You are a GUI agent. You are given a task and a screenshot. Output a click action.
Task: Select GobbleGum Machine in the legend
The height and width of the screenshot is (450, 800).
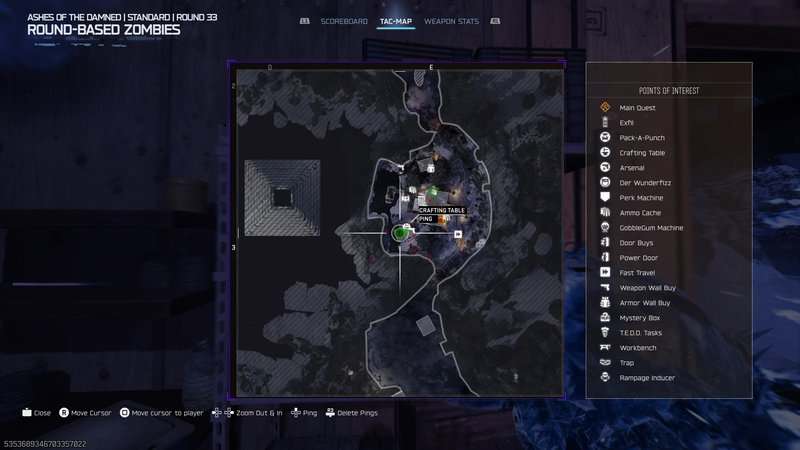click(x=651, y=227)
